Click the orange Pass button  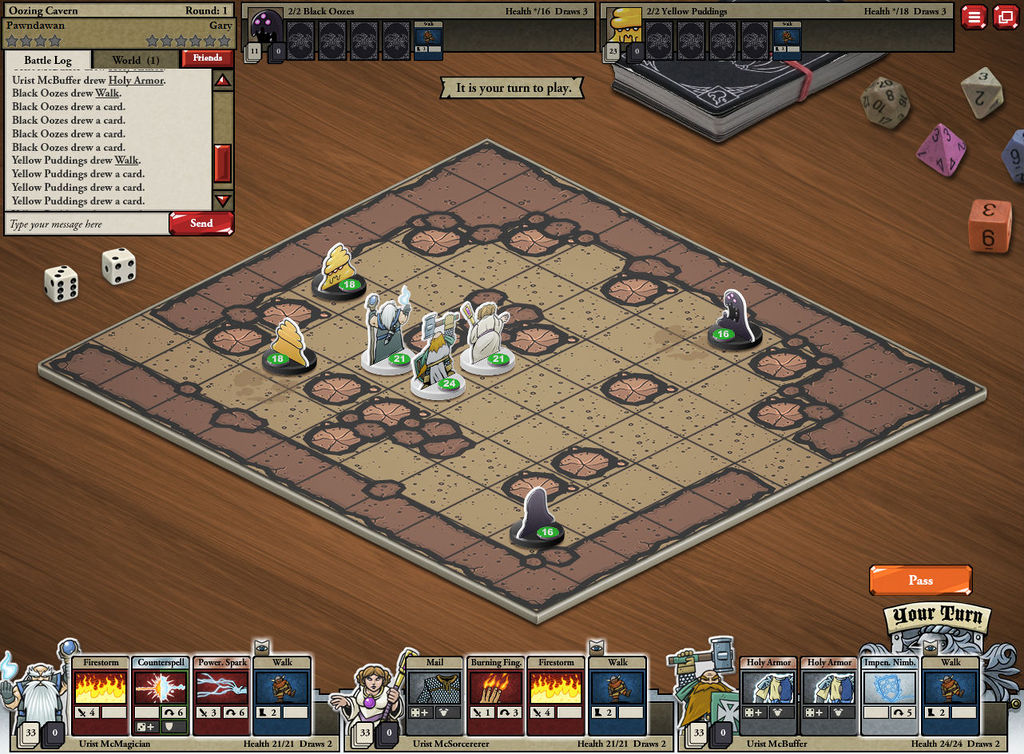(x=920, y=580)
